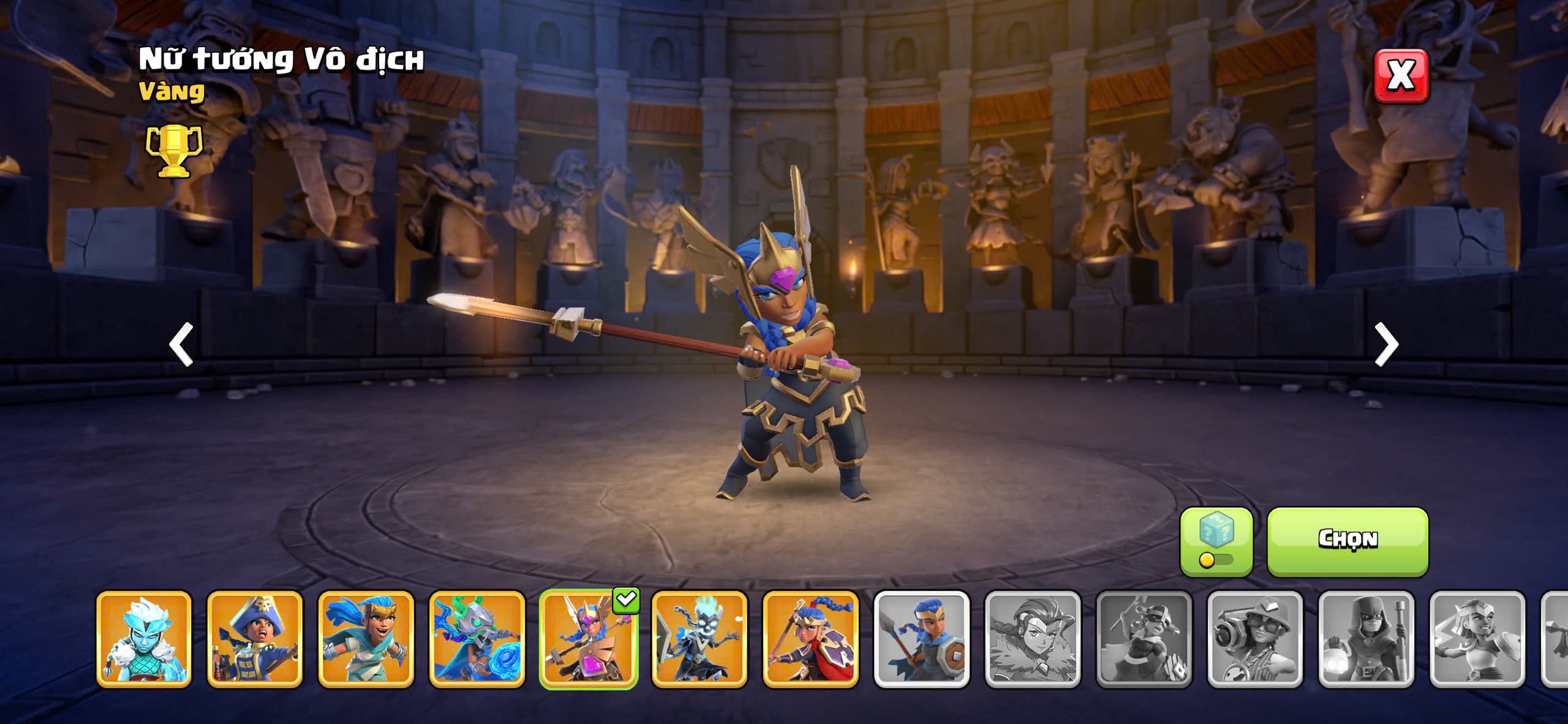This screenshot has height=724, width=1568.
Task: Select the locked boombox sunglasses skin
Action: pyautogui.click(x=1254, y=638)
